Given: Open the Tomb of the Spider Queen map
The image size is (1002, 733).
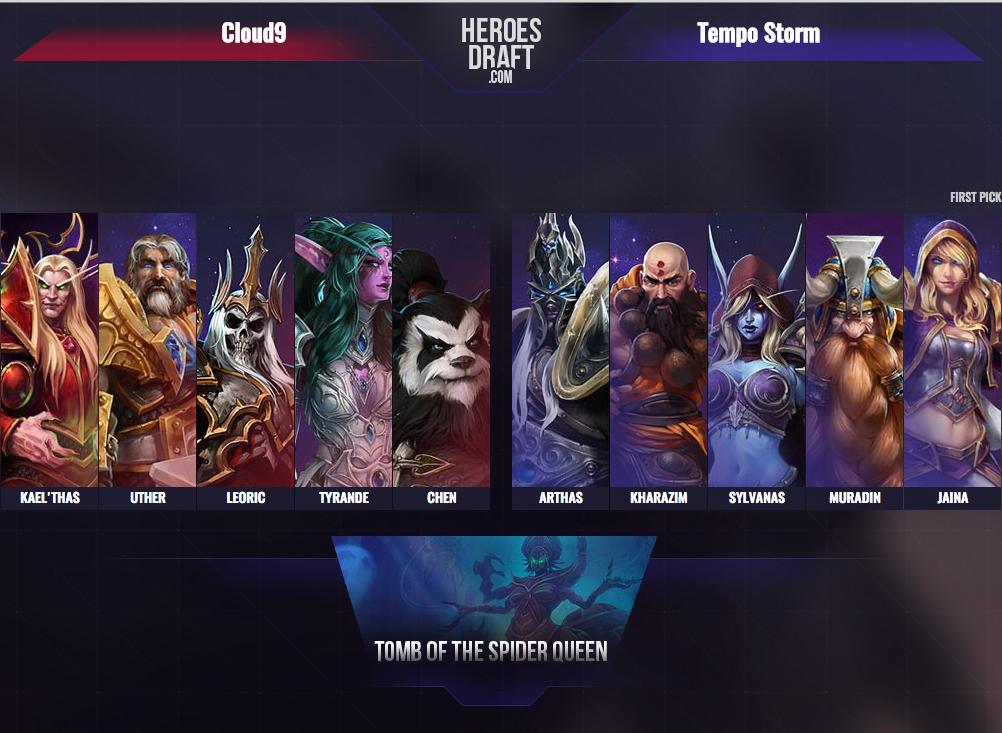Looking at the screenshot, I should point(492,612).
